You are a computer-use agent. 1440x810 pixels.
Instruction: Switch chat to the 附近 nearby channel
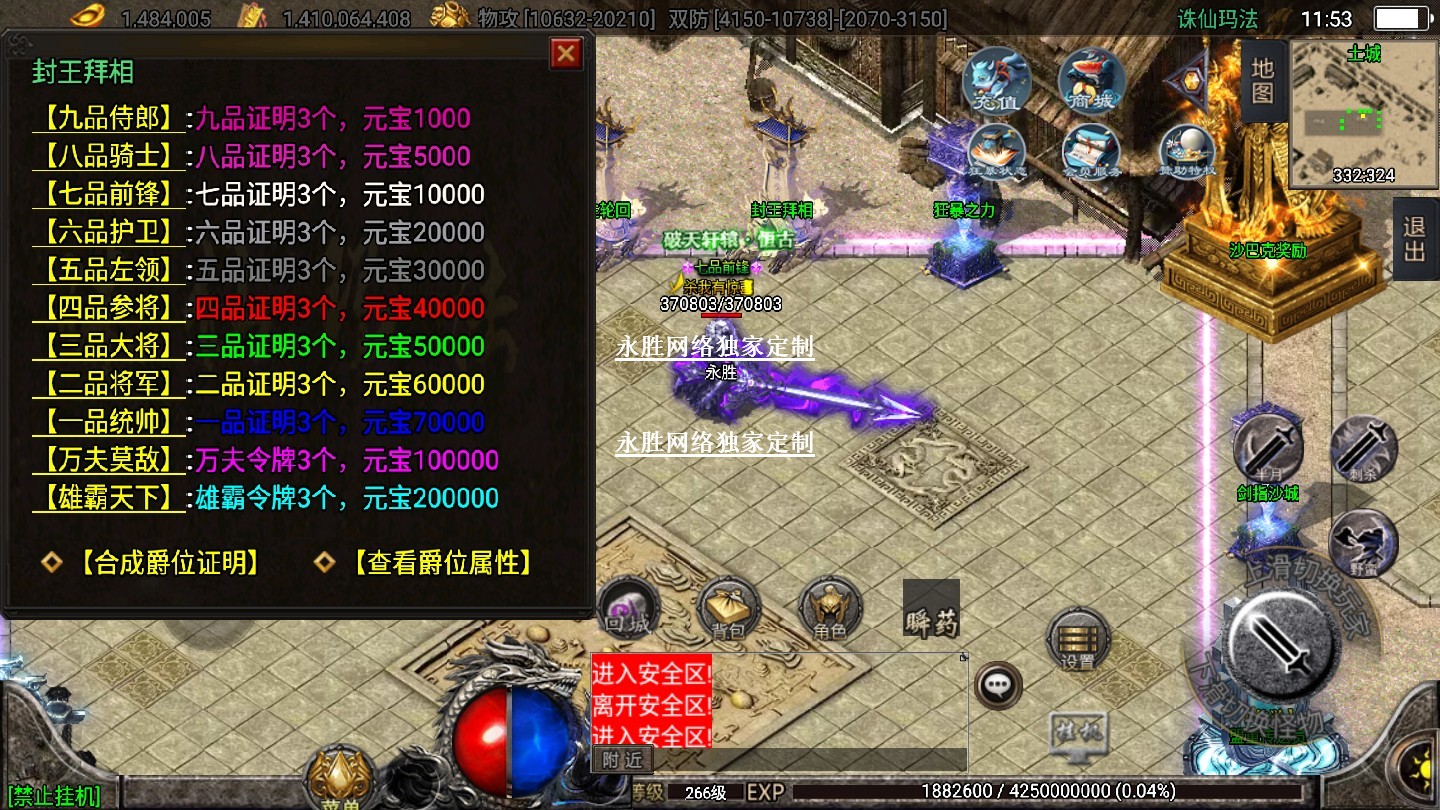622,760
